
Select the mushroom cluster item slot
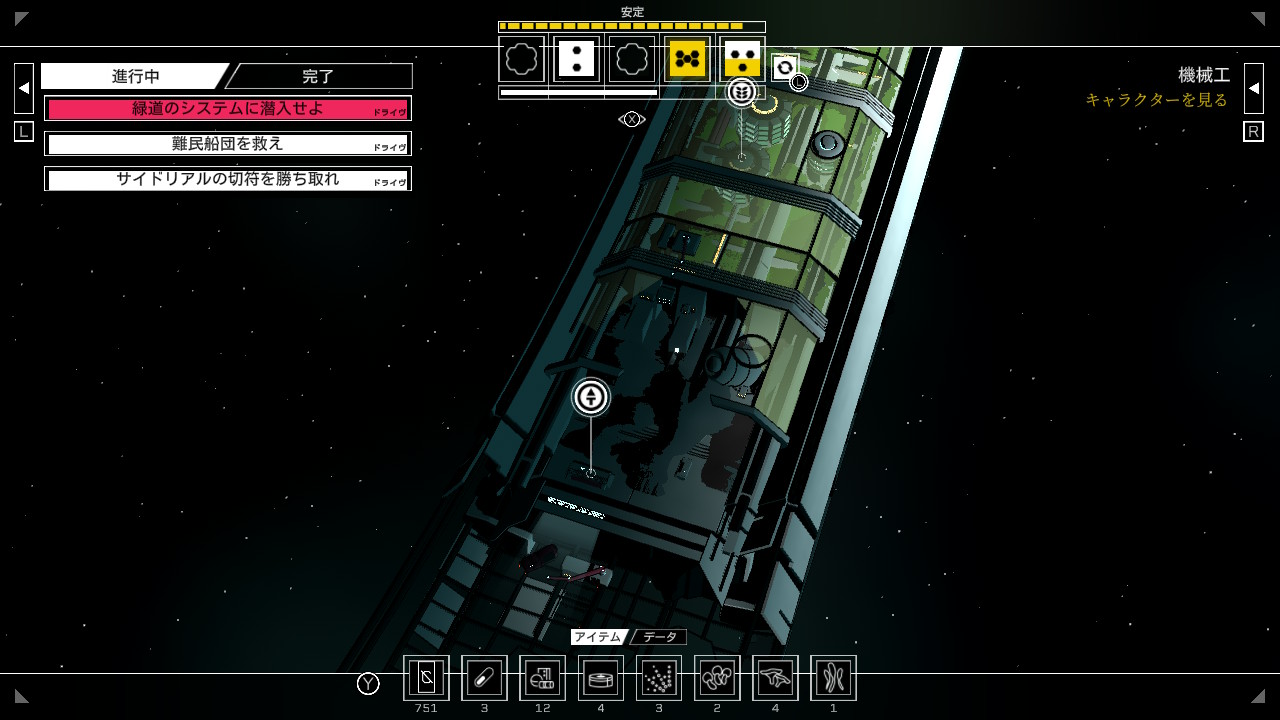tap(717, 678)
